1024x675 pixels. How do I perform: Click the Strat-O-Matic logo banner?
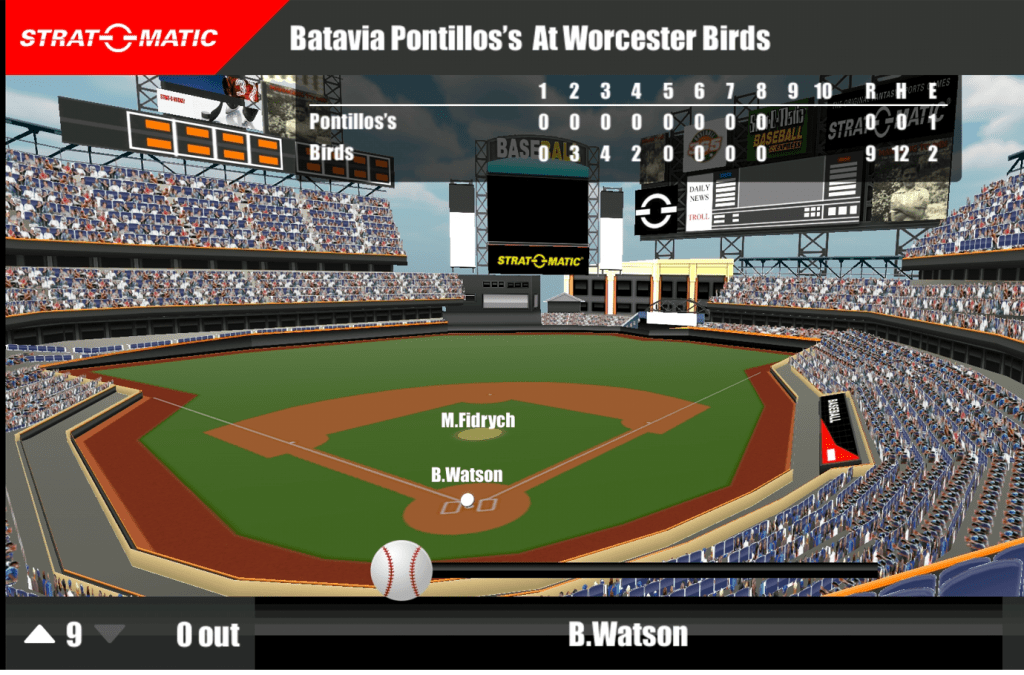[x=120, y=38]
